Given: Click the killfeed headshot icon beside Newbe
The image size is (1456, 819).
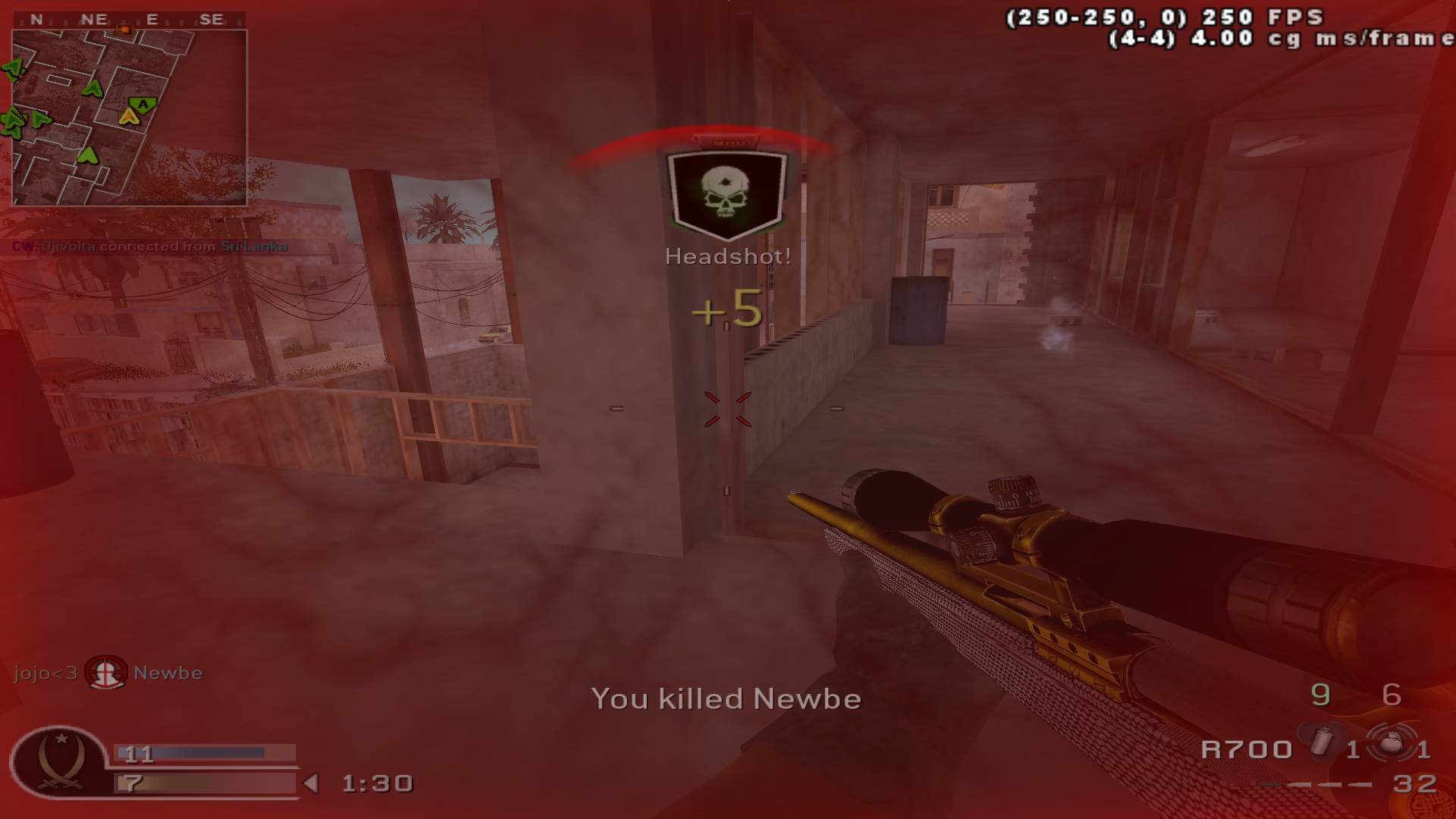Looking at the screenshot, I should [x=105, y=673].
